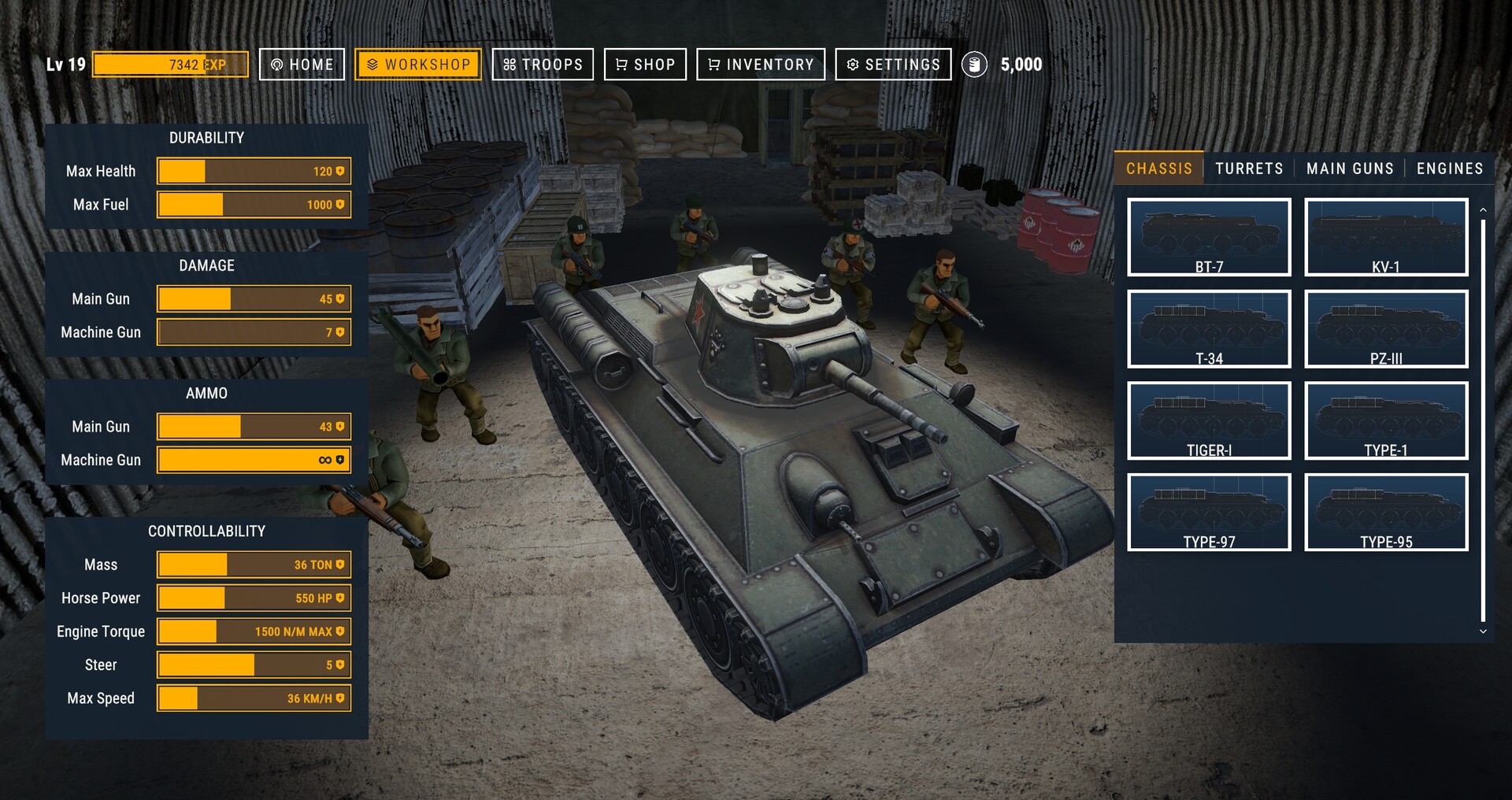
Task: Select the KV-1 chassis
Action: pyautogui.click(x=1386, y=236)
